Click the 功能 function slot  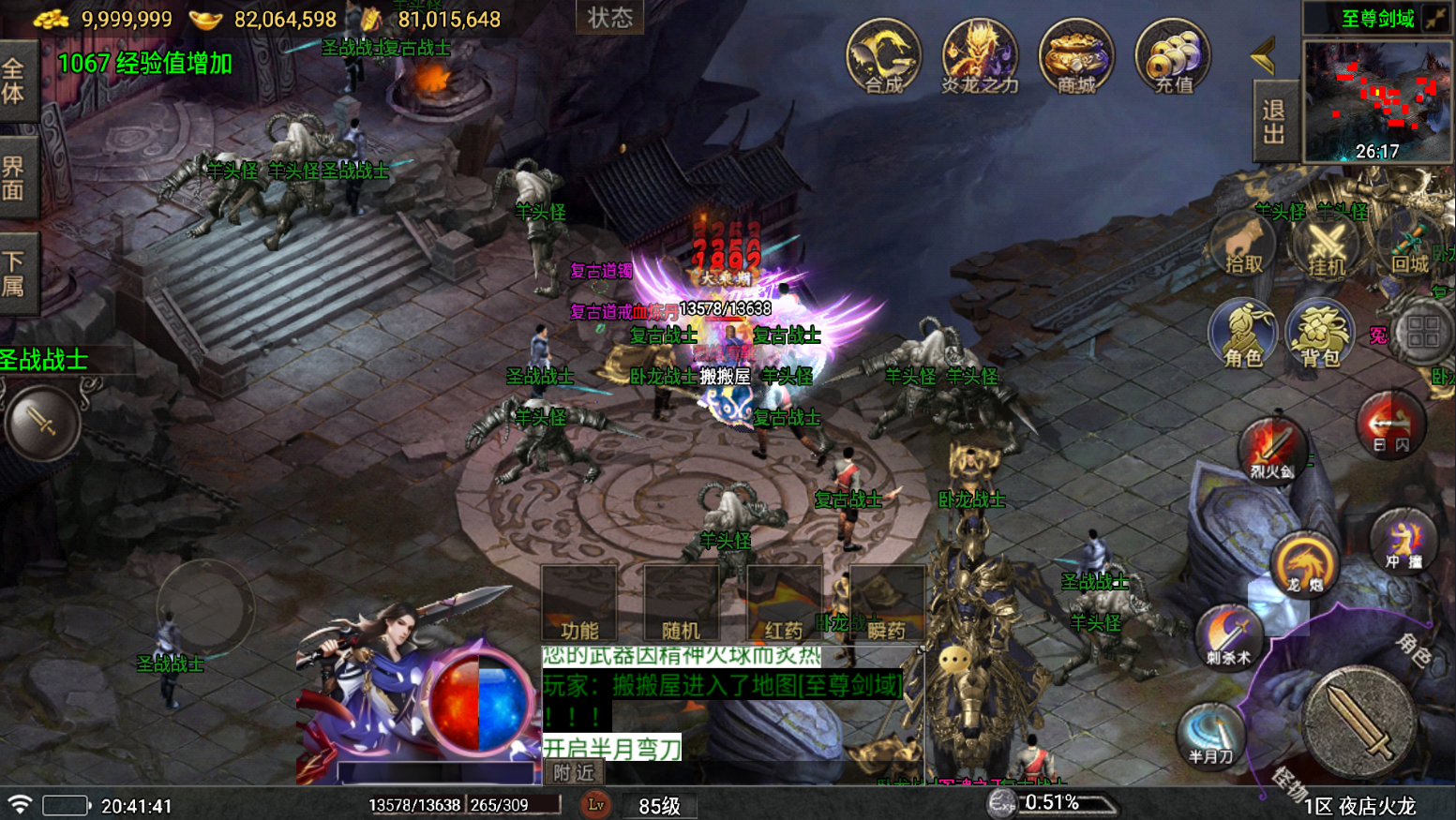pyautogui.click(x=578, y=604)
